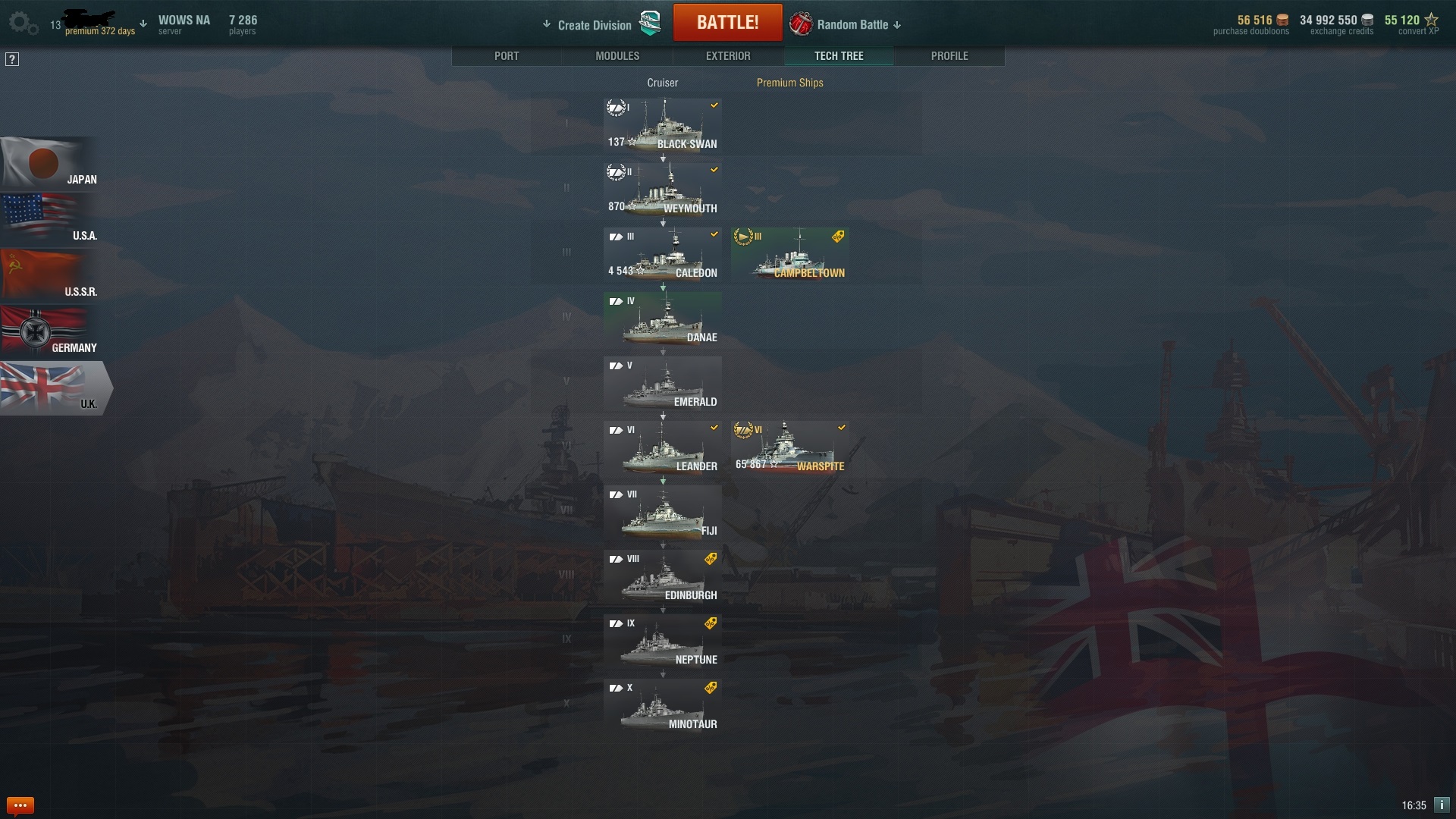Open the orange chat button
Viewport: 1456px width, 819px height.
[x=20, y=805]
